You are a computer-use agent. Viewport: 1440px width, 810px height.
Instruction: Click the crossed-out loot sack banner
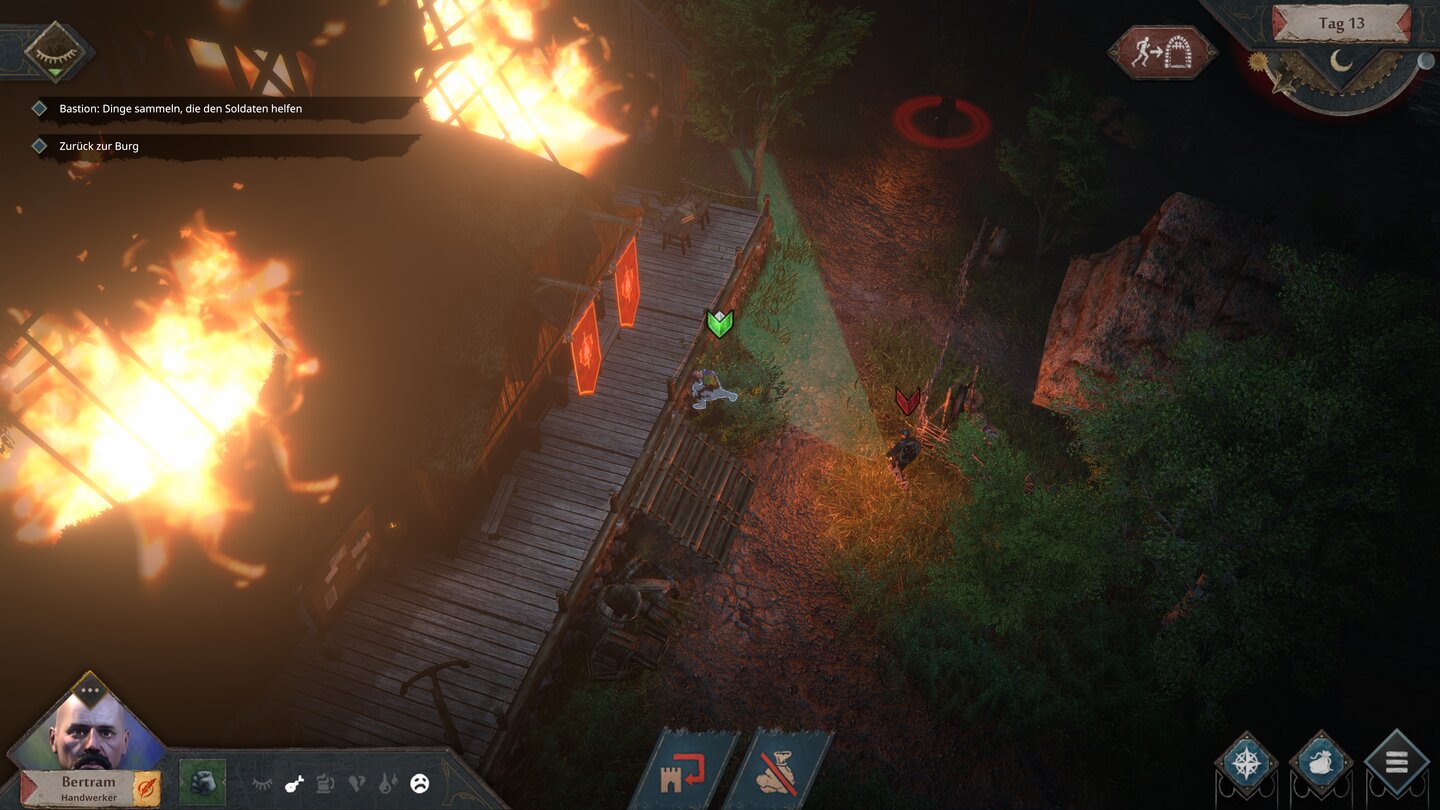pos(778,772)
